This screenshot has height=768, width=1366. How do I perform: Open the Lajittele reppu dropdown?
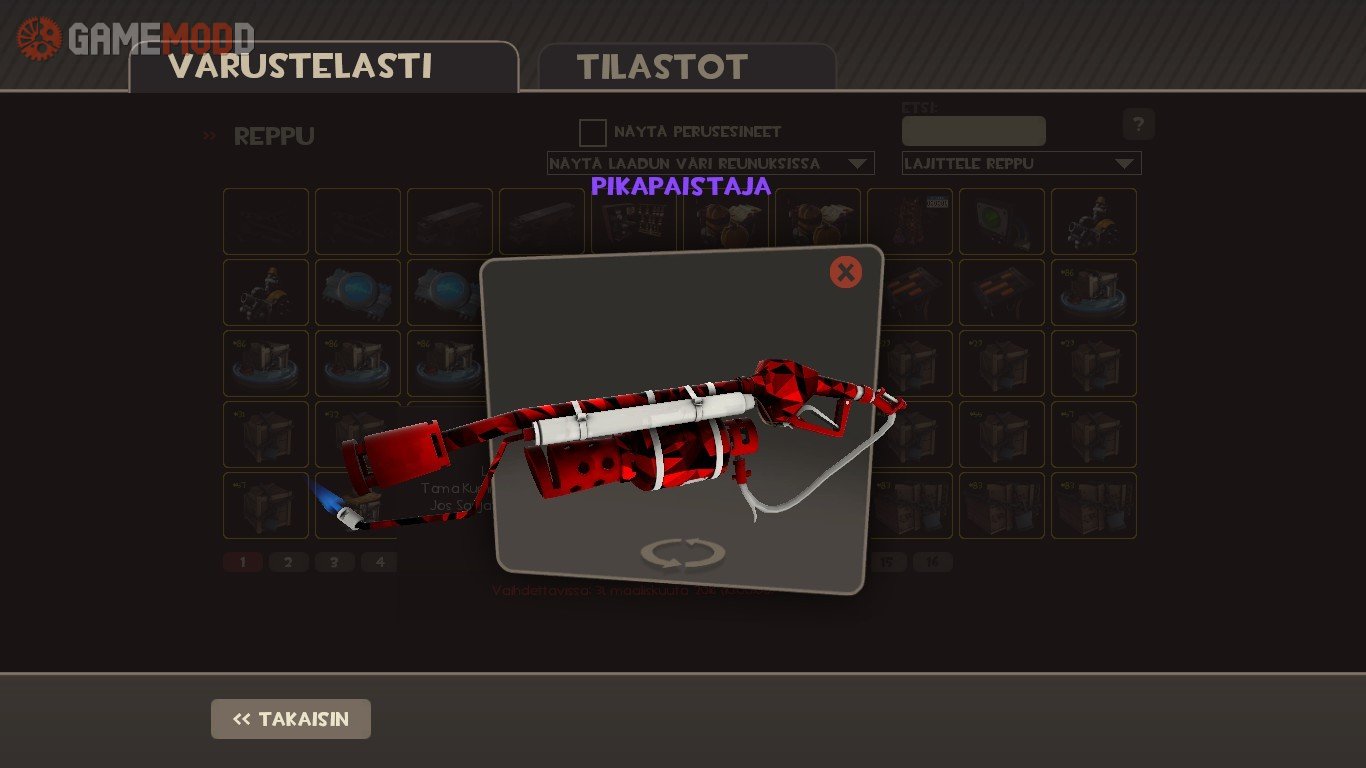pos(1021,163)
